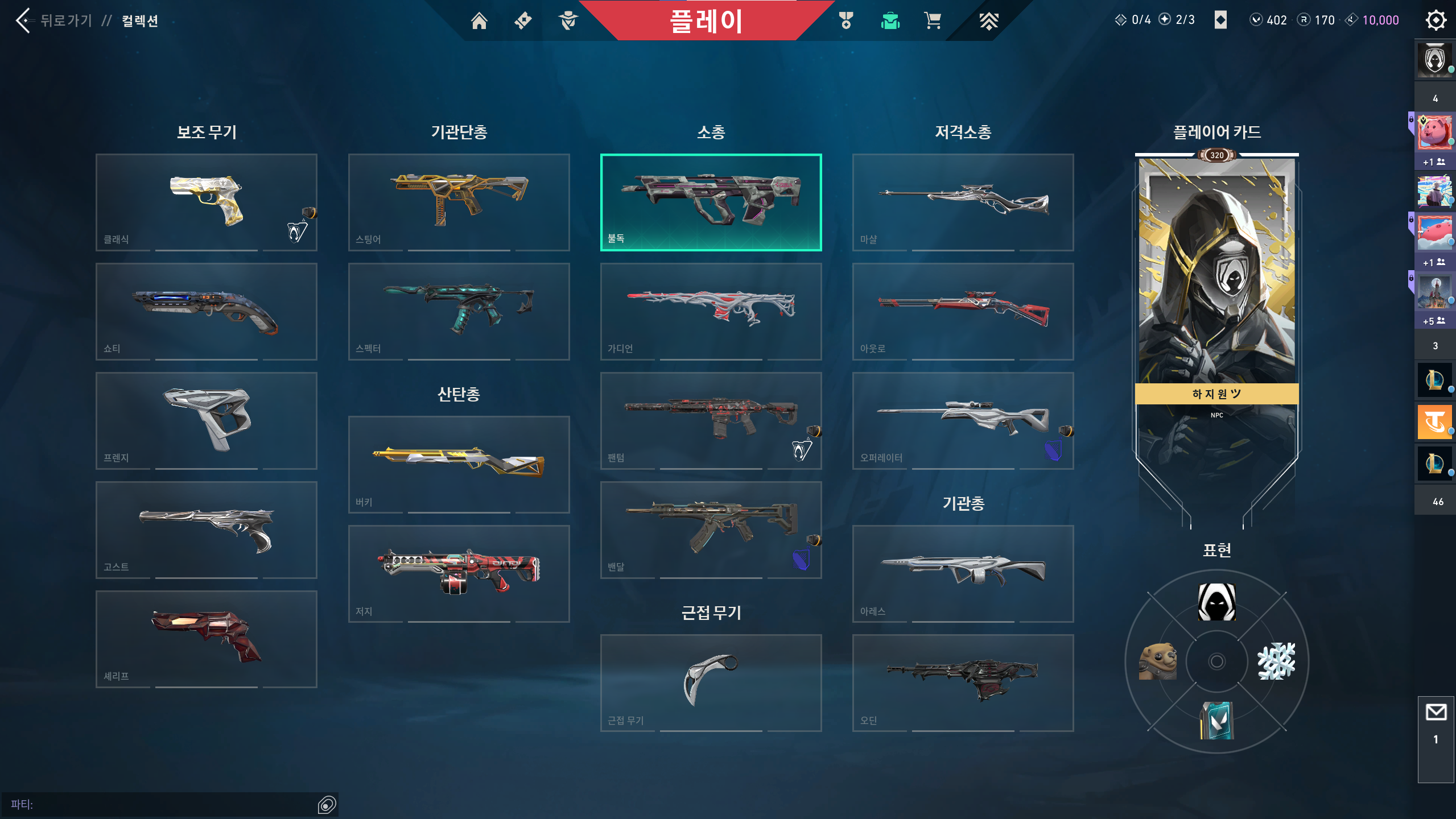Click the League of Legends friend icon in sidebar
Image resolution: width=1456 pixels, height=819 pixels.
point(1435,380)
